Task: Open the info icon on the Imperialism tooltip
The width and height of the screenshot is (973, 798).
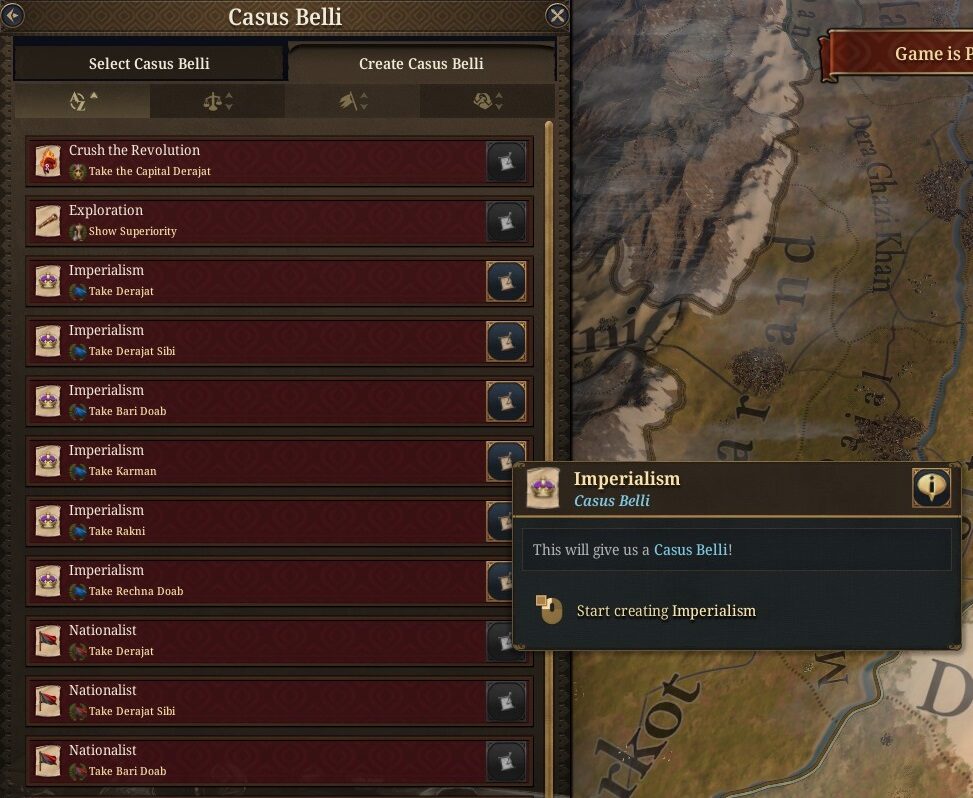Action: click(931, 487)
